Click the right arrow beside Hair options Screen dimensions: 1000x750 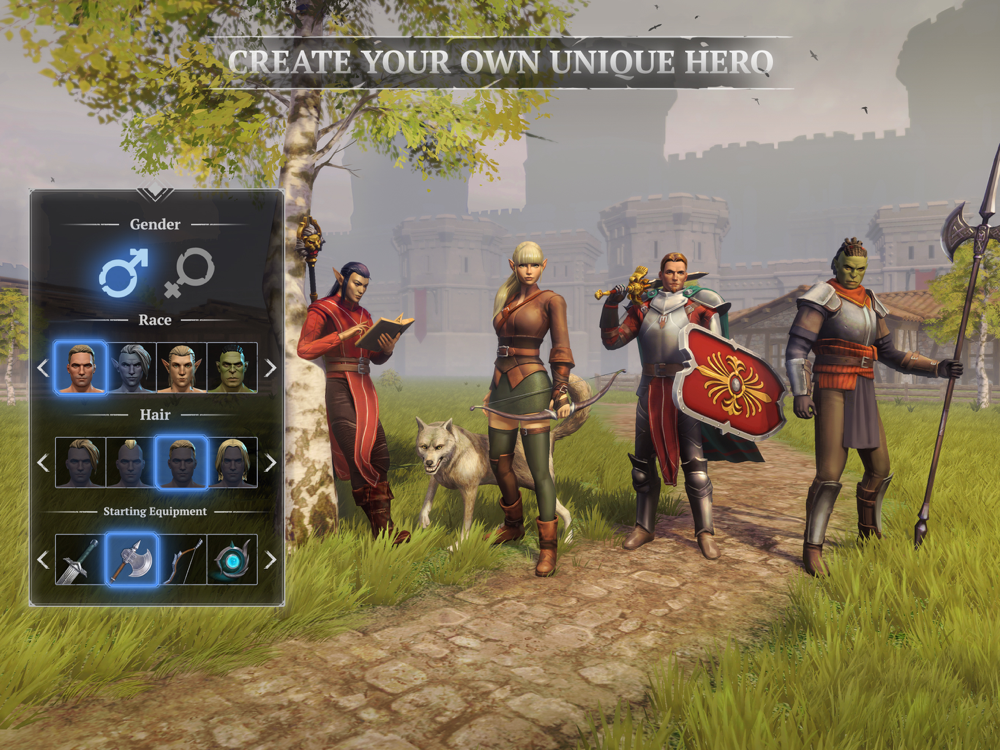pyautogui.click(x=270, y=463)
